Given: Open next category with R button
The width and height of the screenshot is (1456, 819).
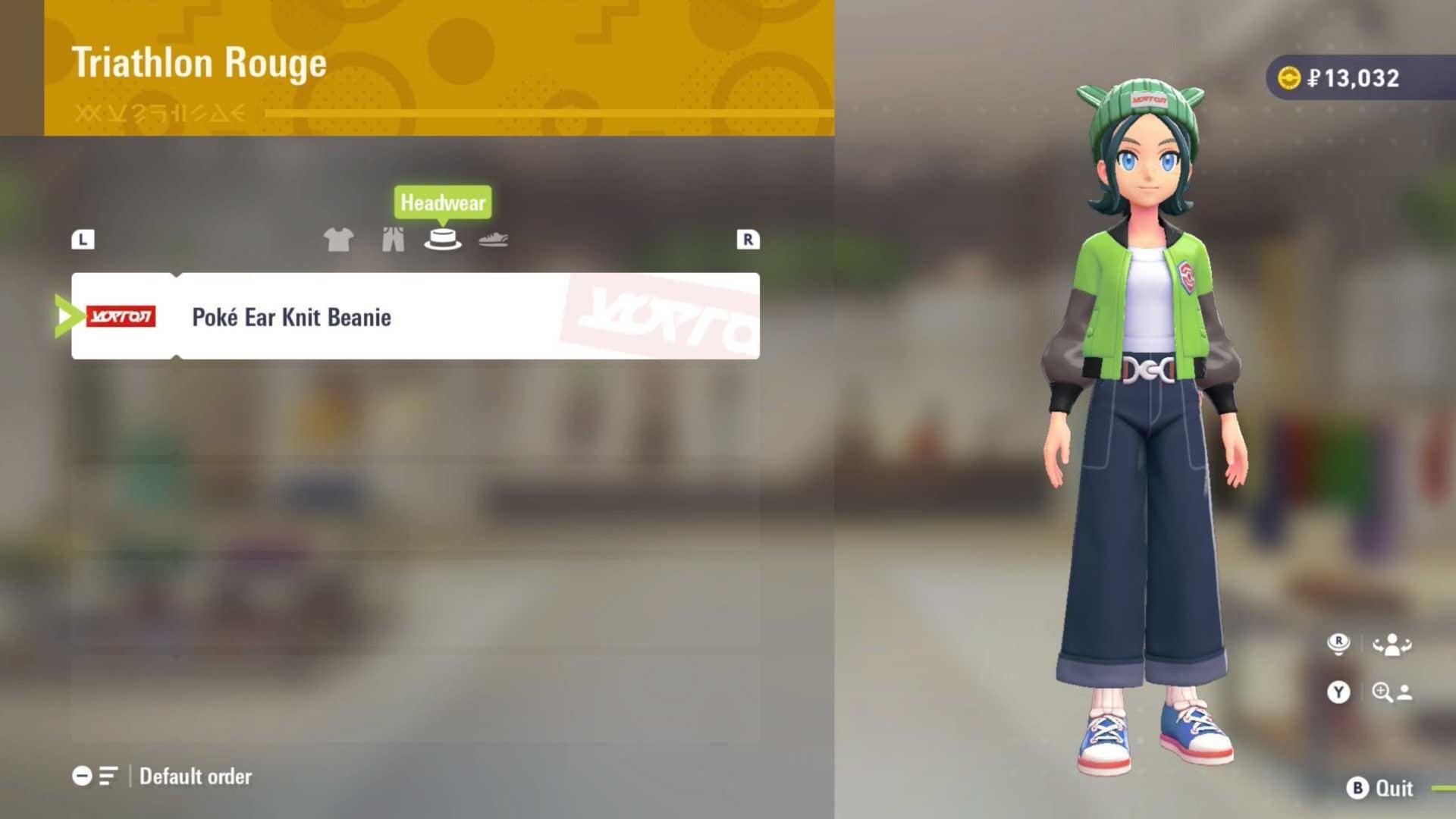Looking at the screenshot, I should tap(748, 239).
